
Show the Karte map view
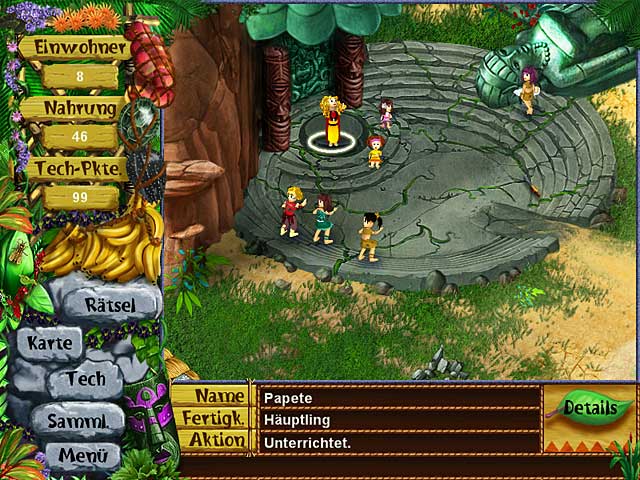50,343
